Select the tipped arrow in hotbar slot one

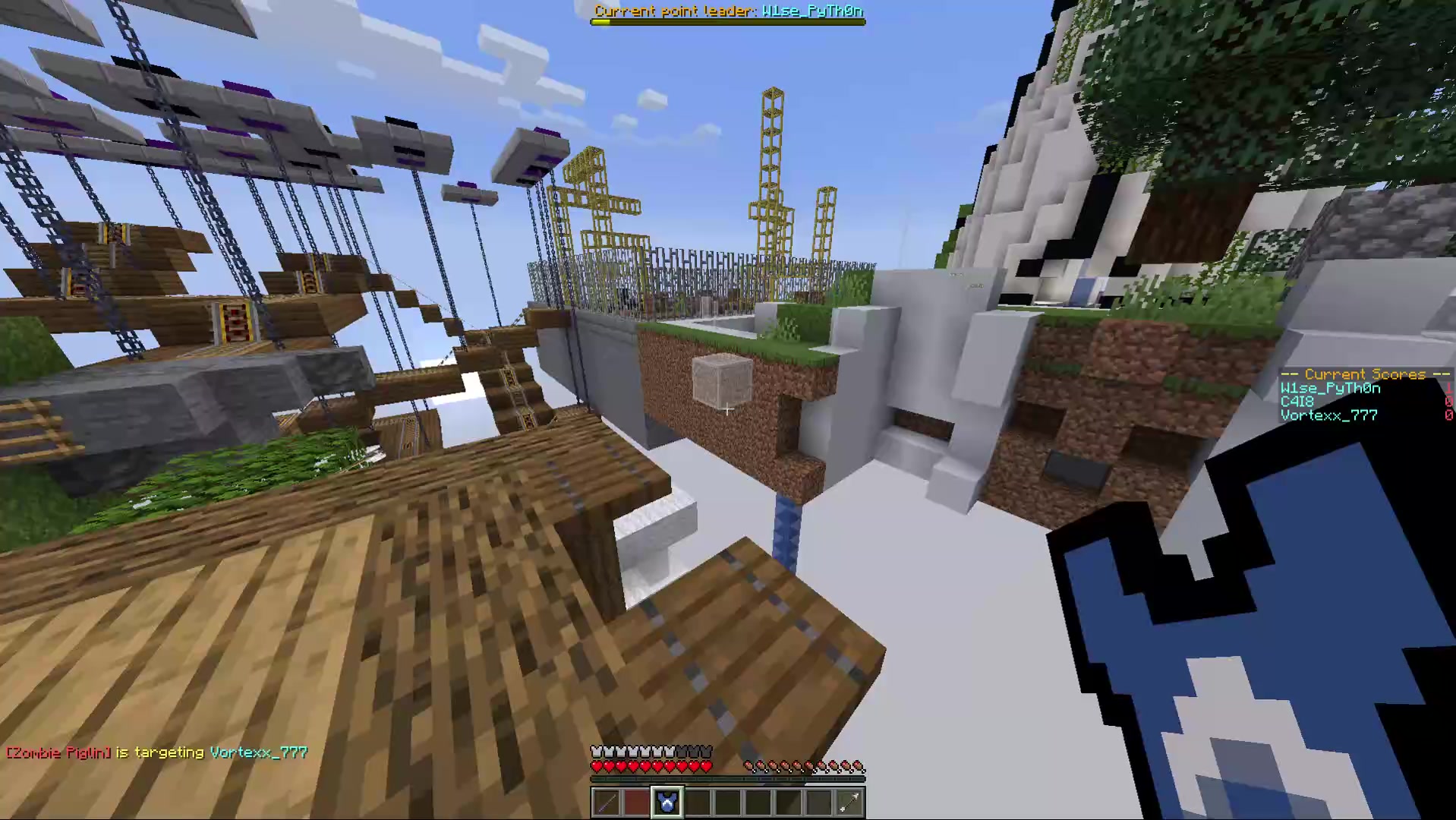pos(606,803)
